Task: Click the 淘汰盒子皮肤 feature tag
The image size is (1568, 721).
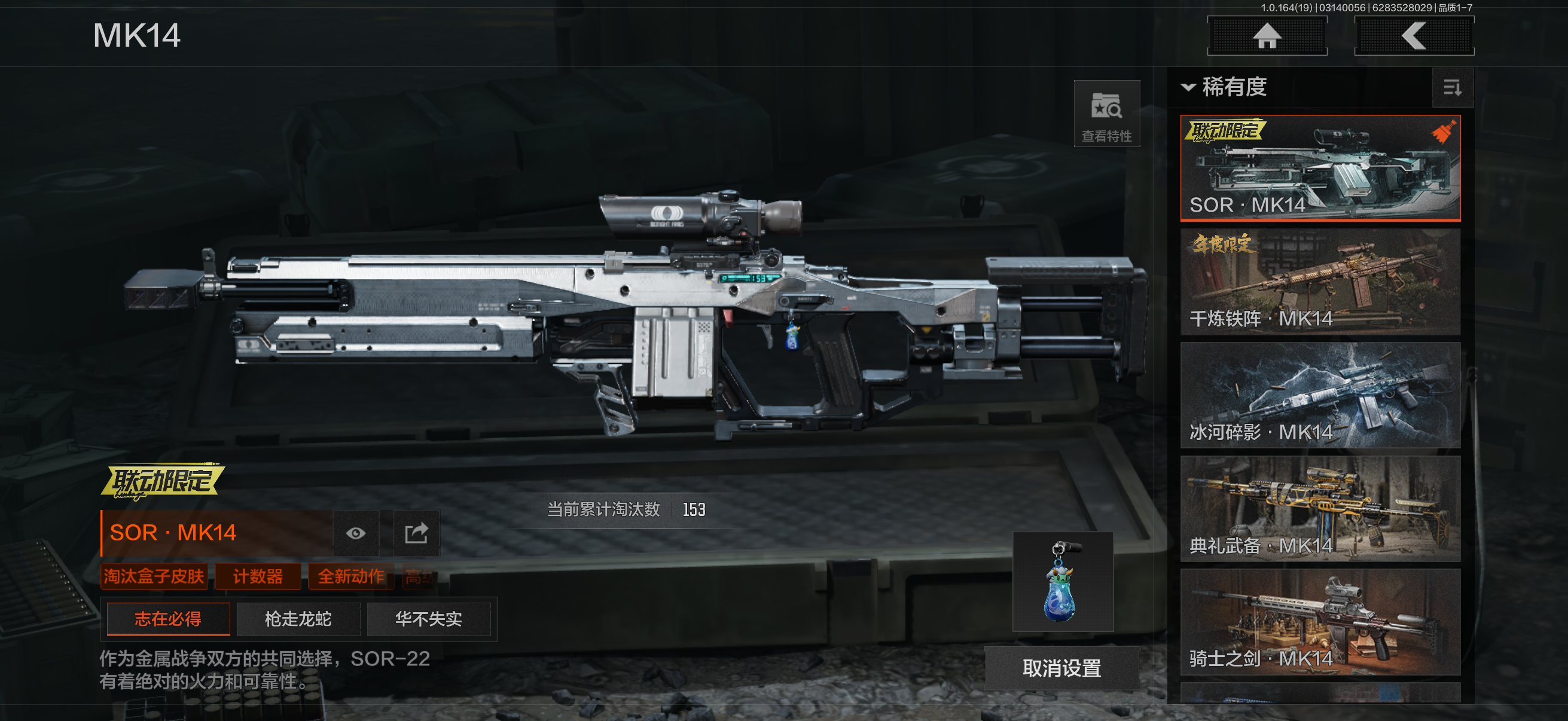Action: 154,576
